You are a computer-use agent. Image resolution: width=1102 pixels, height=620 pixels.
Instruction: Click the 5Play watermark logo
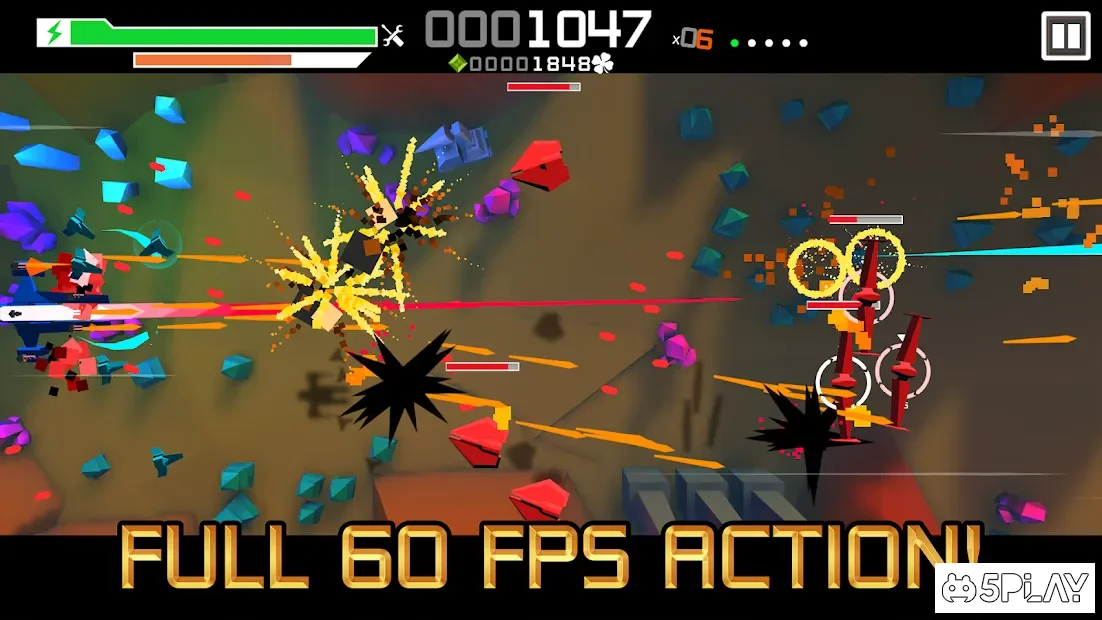(1016, 589)
